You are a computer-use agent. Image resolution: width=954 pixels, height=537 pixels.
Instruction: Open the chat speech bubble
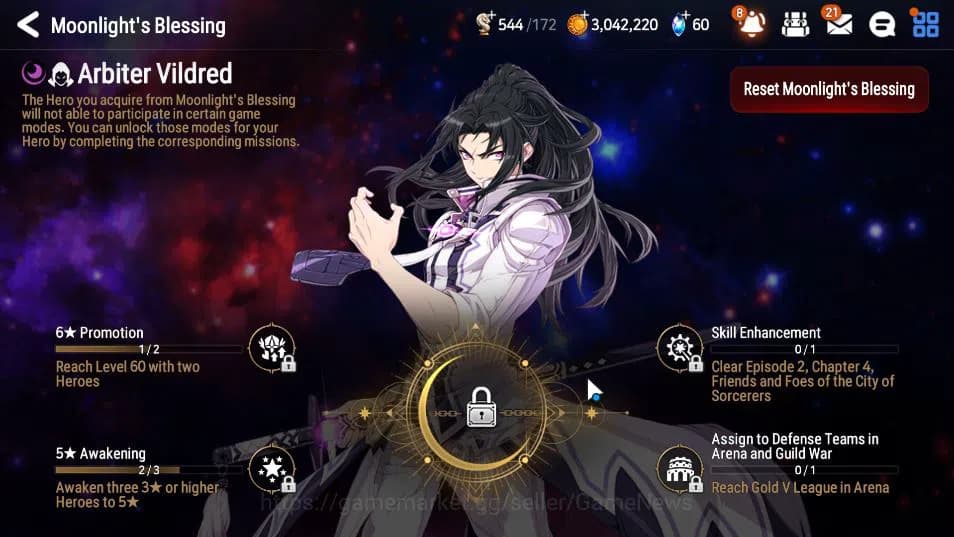(881, 25)
